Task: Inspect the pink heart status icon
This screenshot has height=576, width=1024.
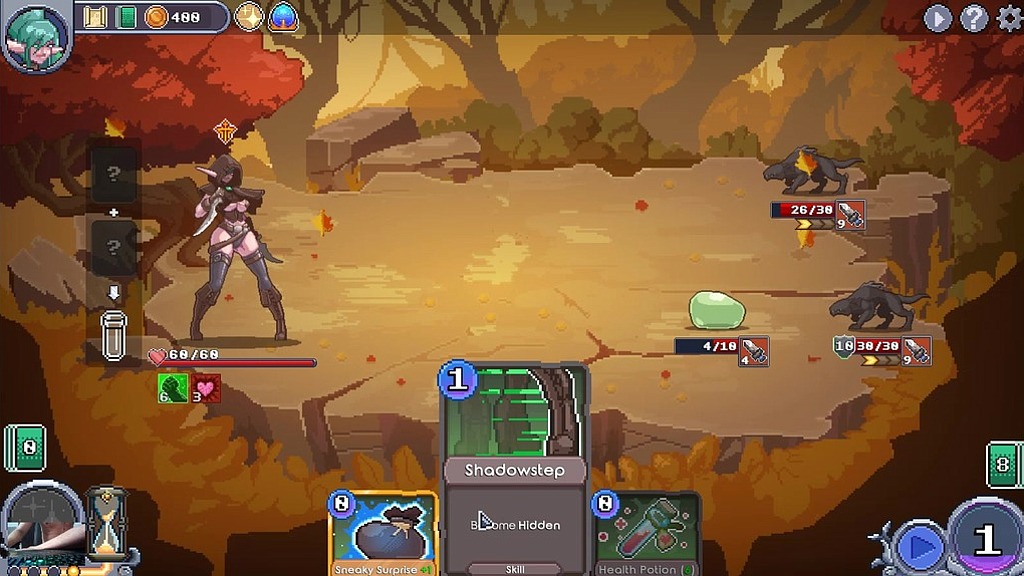Action: tap(206, 387)
